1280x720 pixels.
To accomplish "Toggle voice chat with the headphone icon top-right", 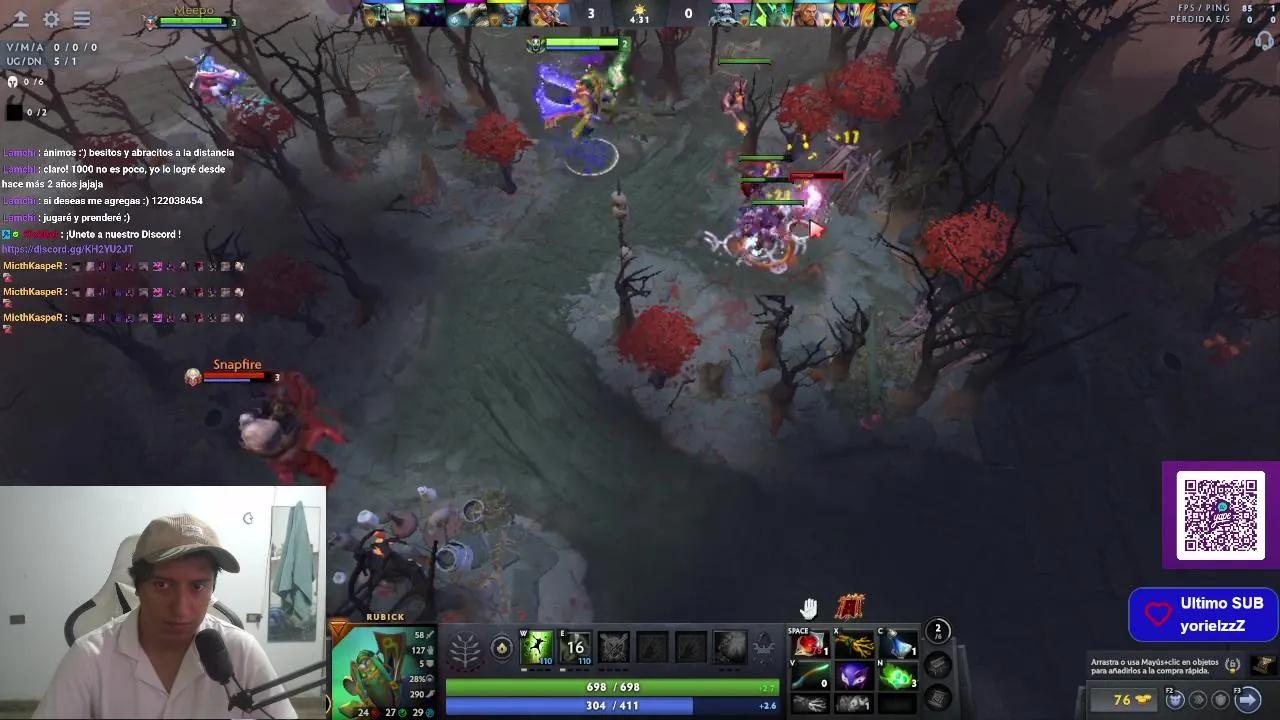I will [x=1262, y=40].
